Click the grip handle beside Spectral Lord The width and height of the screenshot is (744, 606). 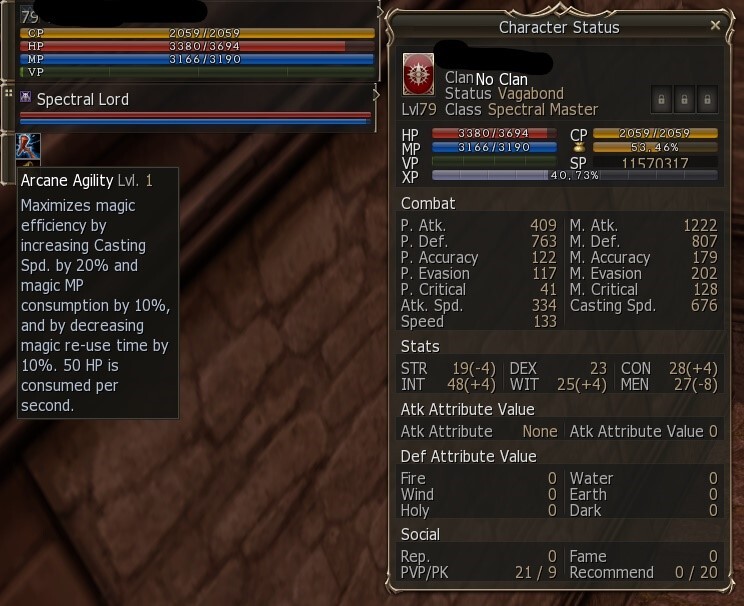8,93
